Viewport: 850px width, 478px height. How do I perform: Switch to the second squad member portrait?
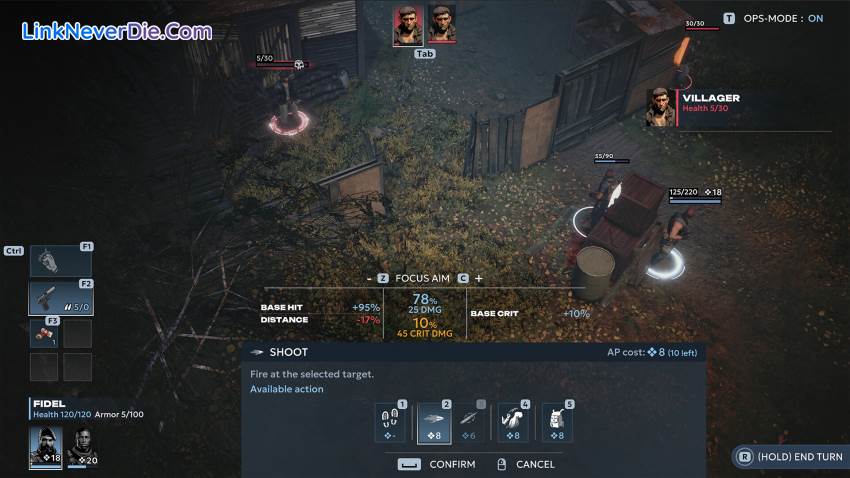tap(81, 447)
